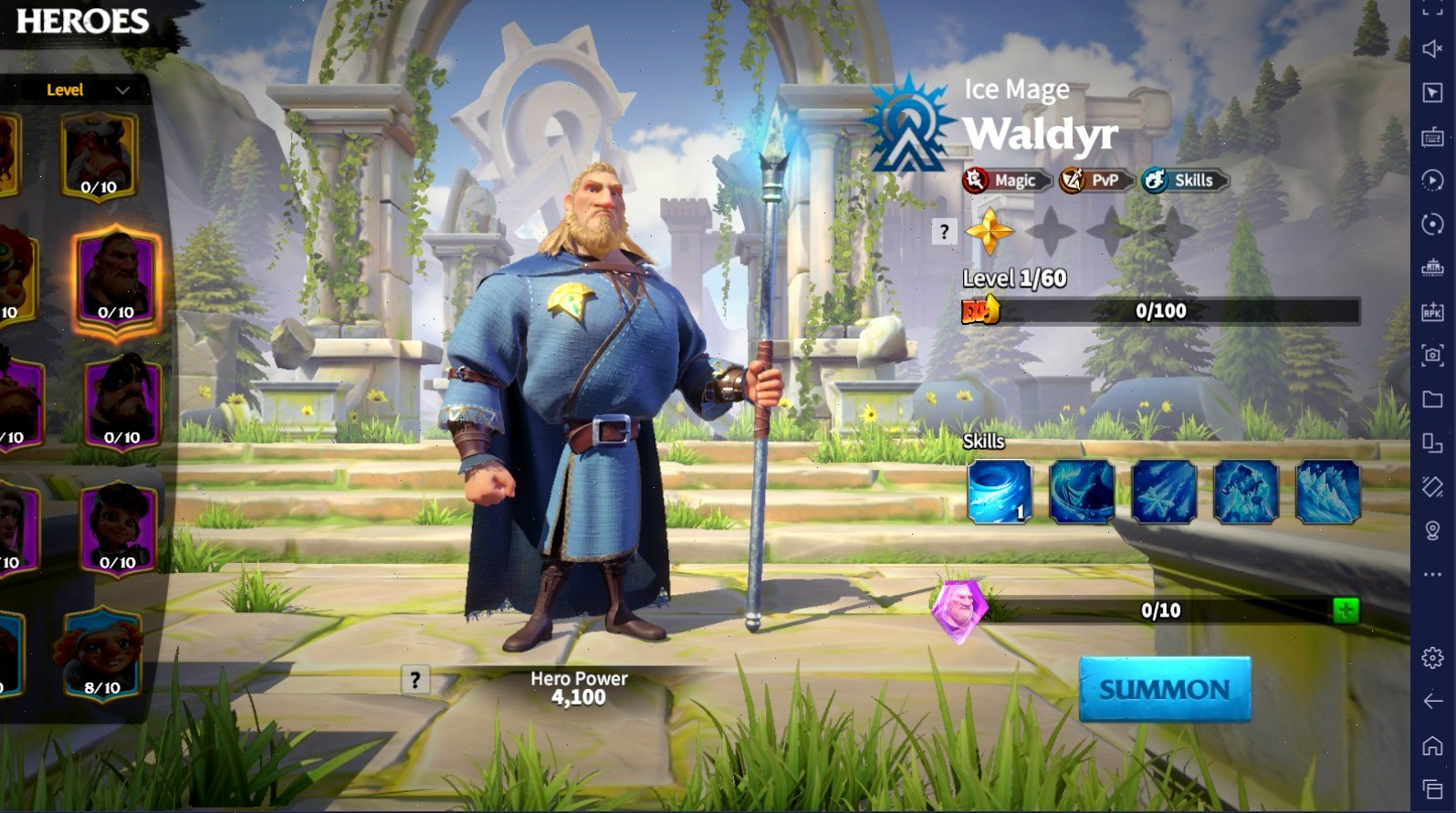
Task: View the golden star rank icon
Action: click(990, 231)
